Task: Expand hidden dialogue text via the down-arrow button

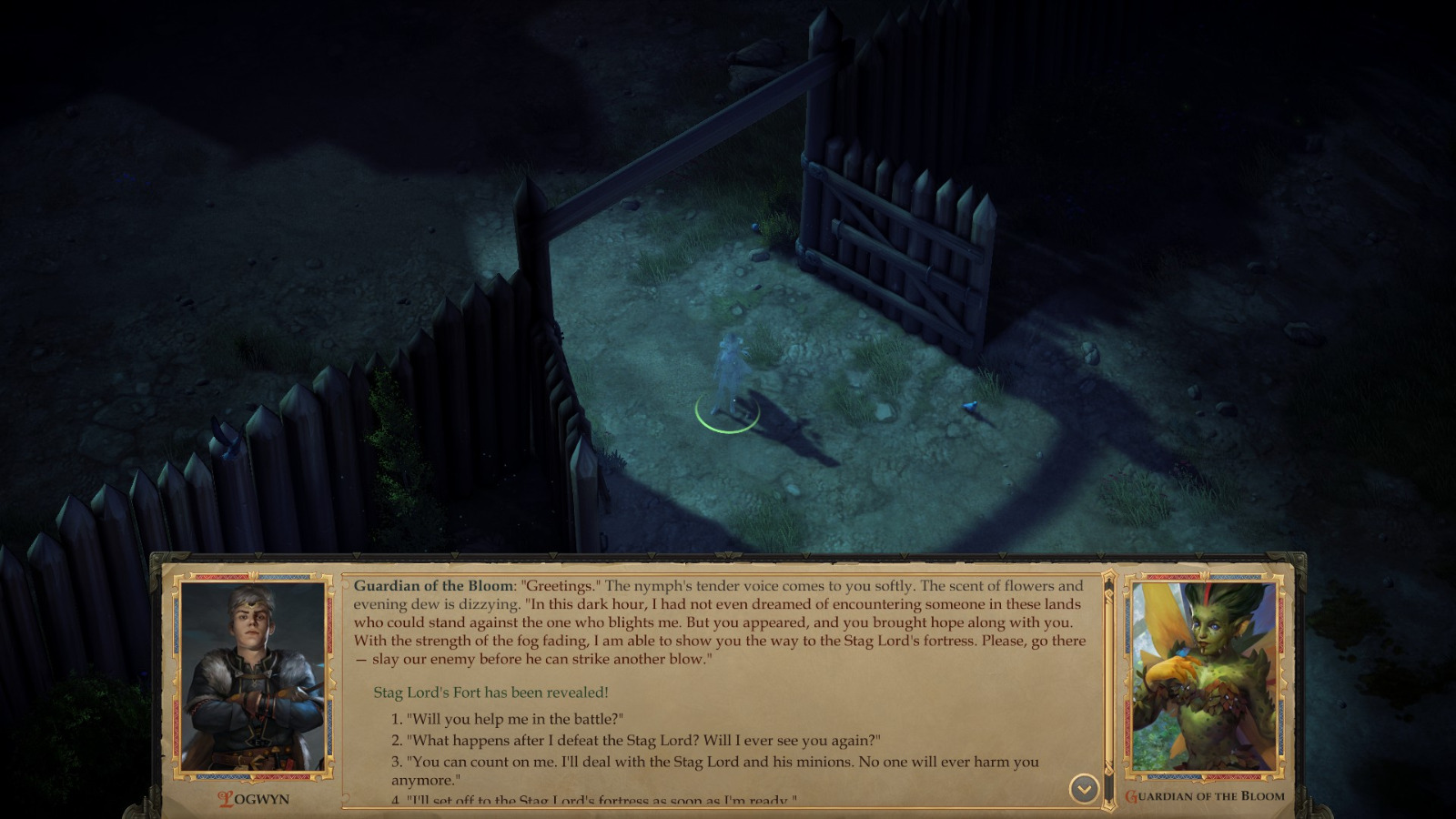Action: tap(1082, 788)
